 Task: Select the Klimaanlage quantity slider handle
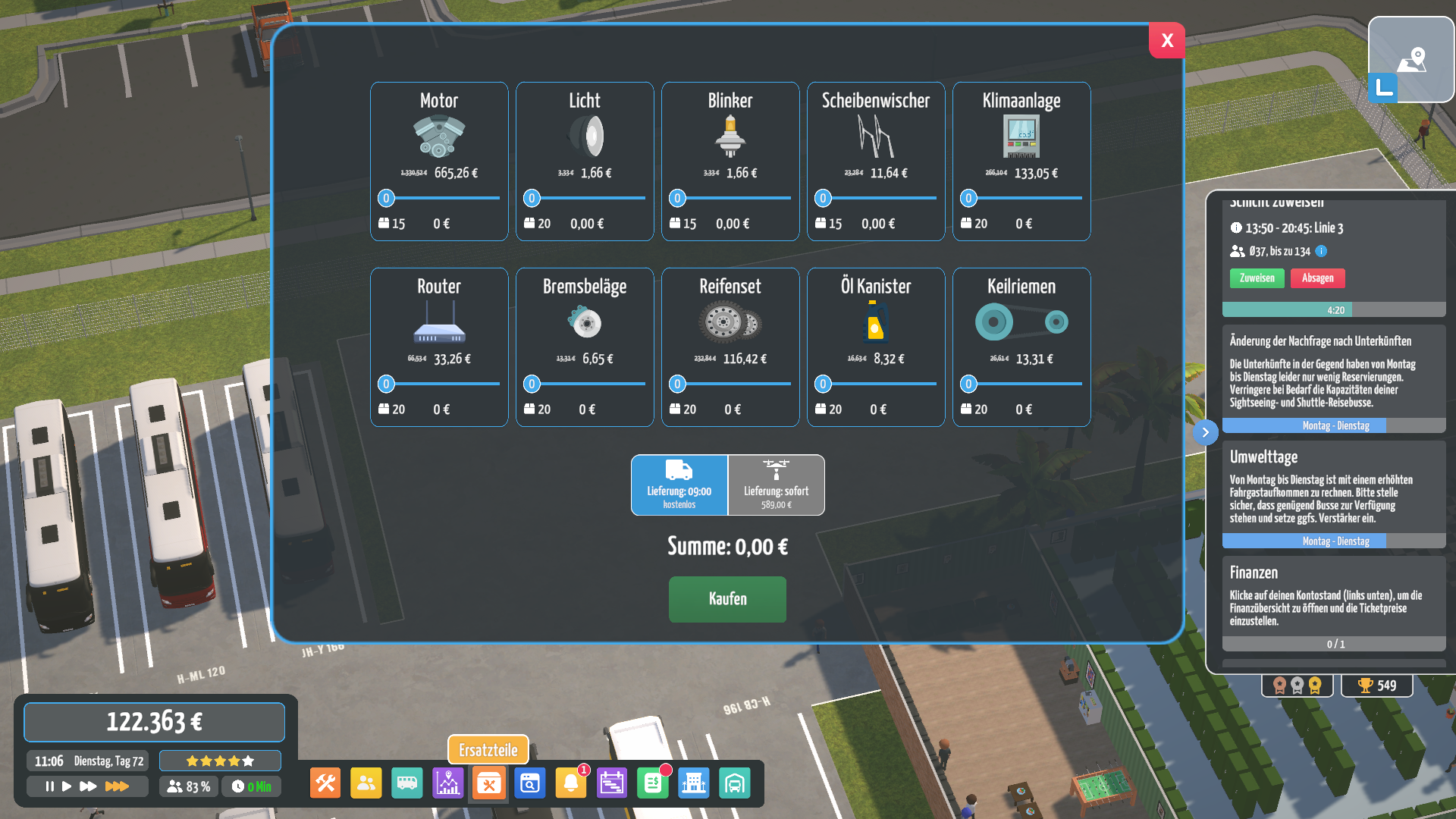(x=968, y=199)
